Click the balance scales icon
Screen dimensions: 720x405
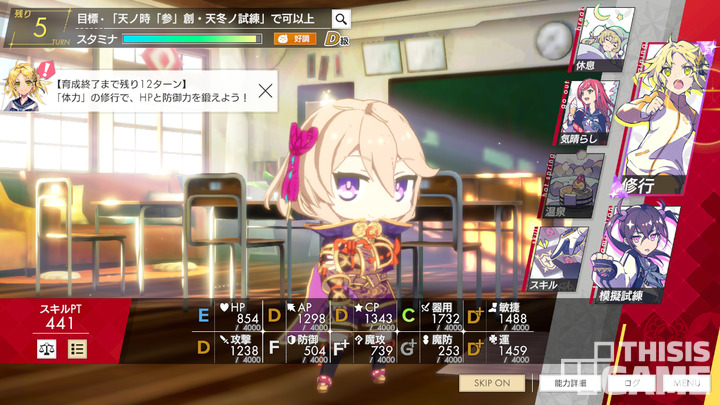click(x=46, y=349)
